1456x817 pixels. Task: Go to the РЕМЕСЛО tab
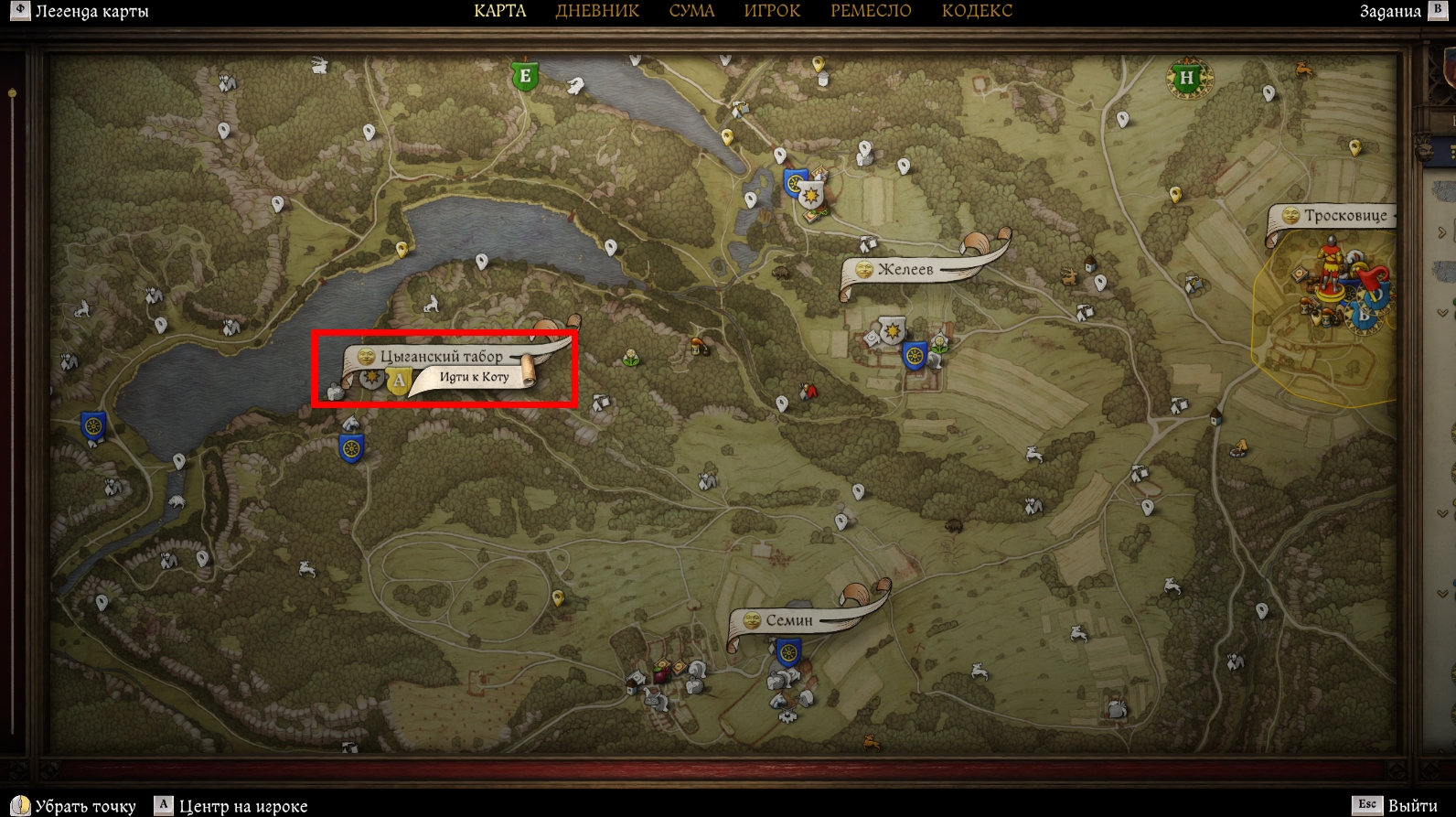click(x=871, y=11)
